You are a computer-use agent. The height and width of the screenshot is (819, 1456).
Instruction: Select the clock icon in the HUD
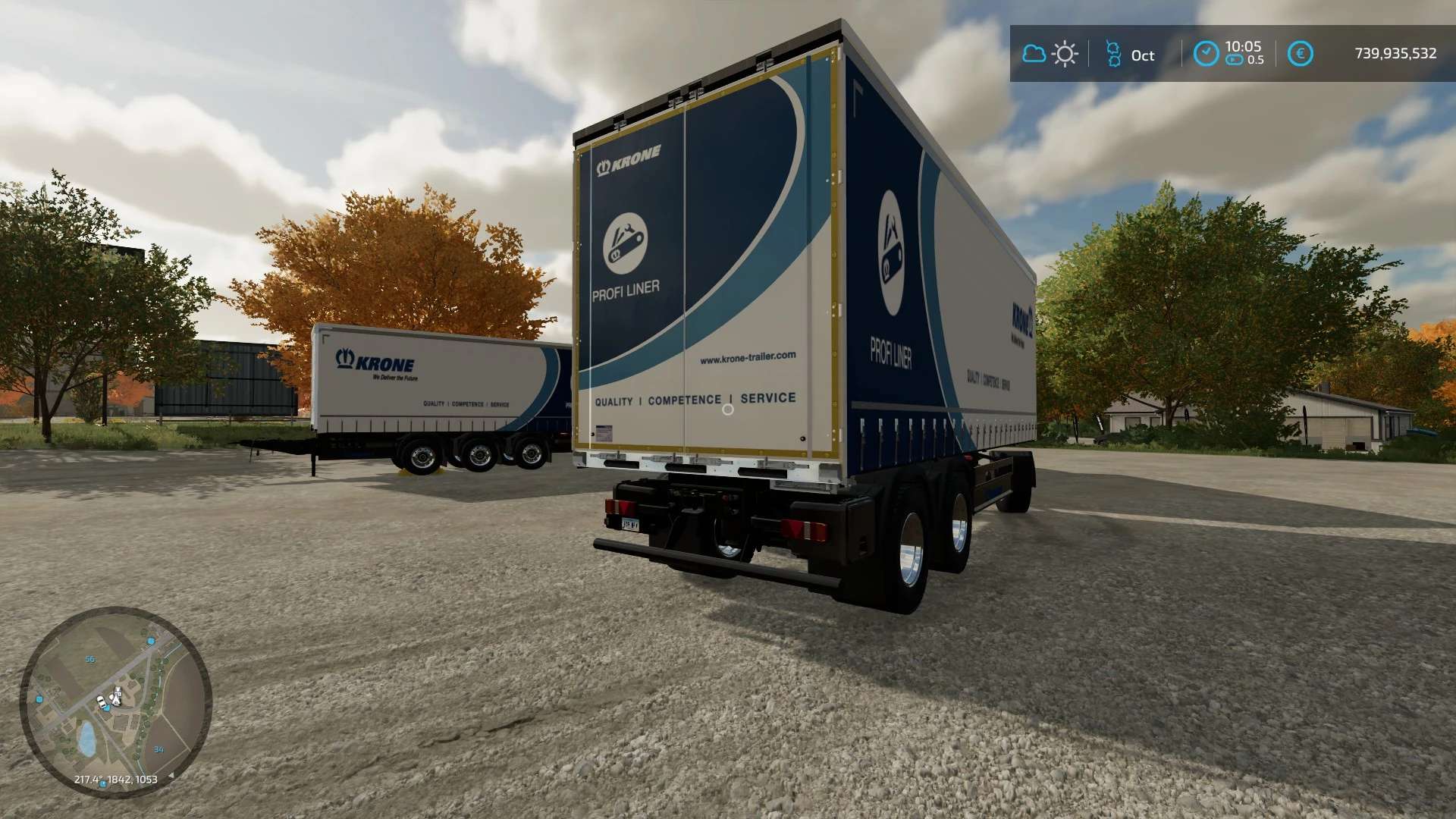(x=1206, y=54)
